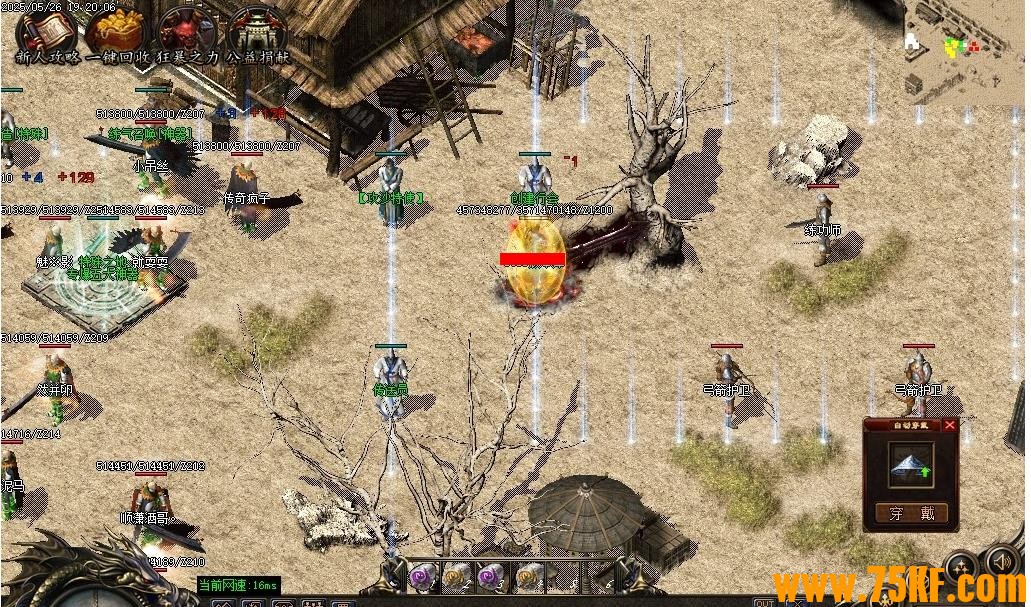This screenshot has width=1031, height=607.
Task: Select the silver hat item in auto-equip popup
Action: pyautogui.click(x=910, y=465)
